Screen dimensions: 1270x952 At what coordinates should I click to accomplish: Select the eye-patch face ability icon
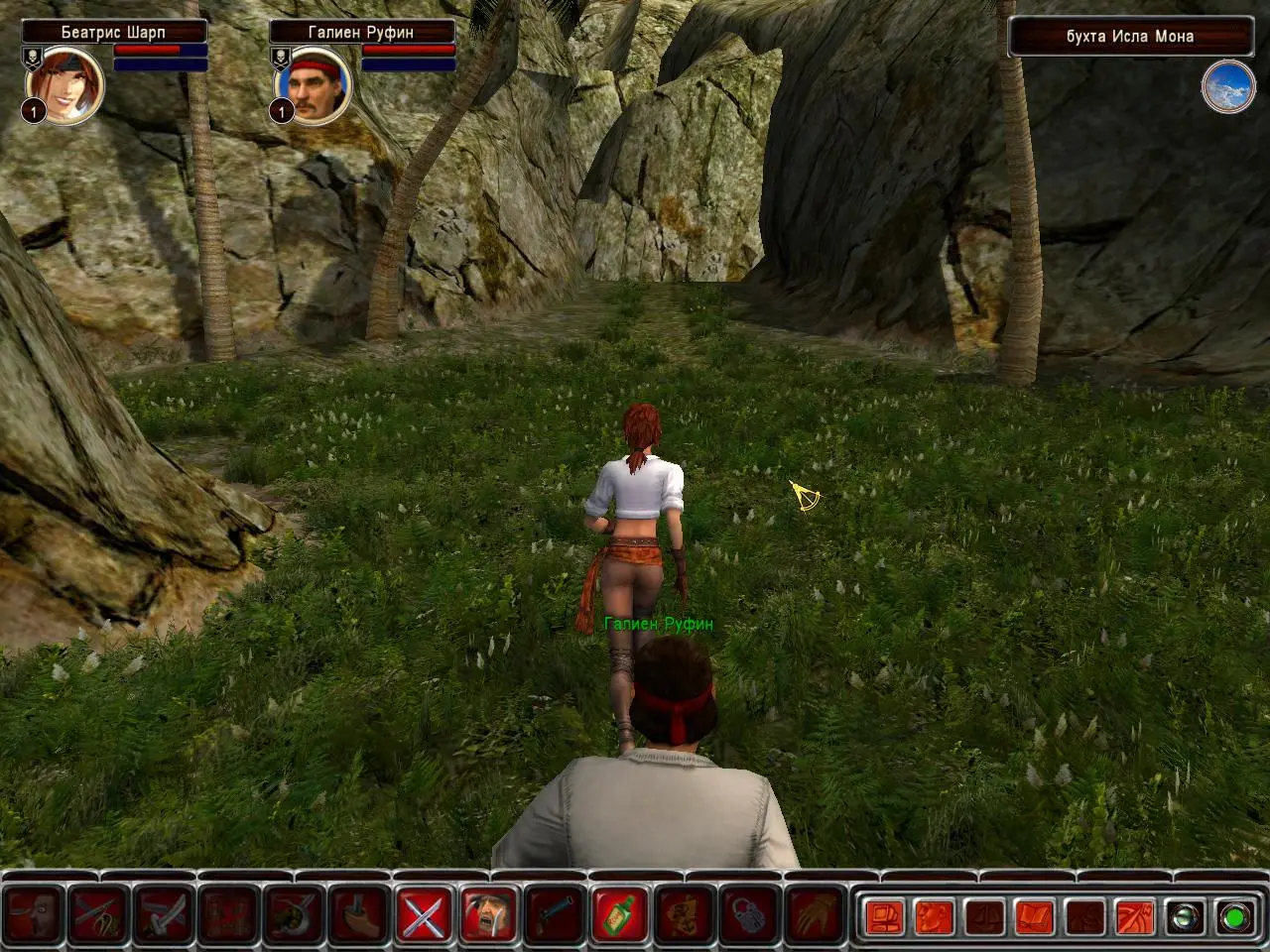36,914
